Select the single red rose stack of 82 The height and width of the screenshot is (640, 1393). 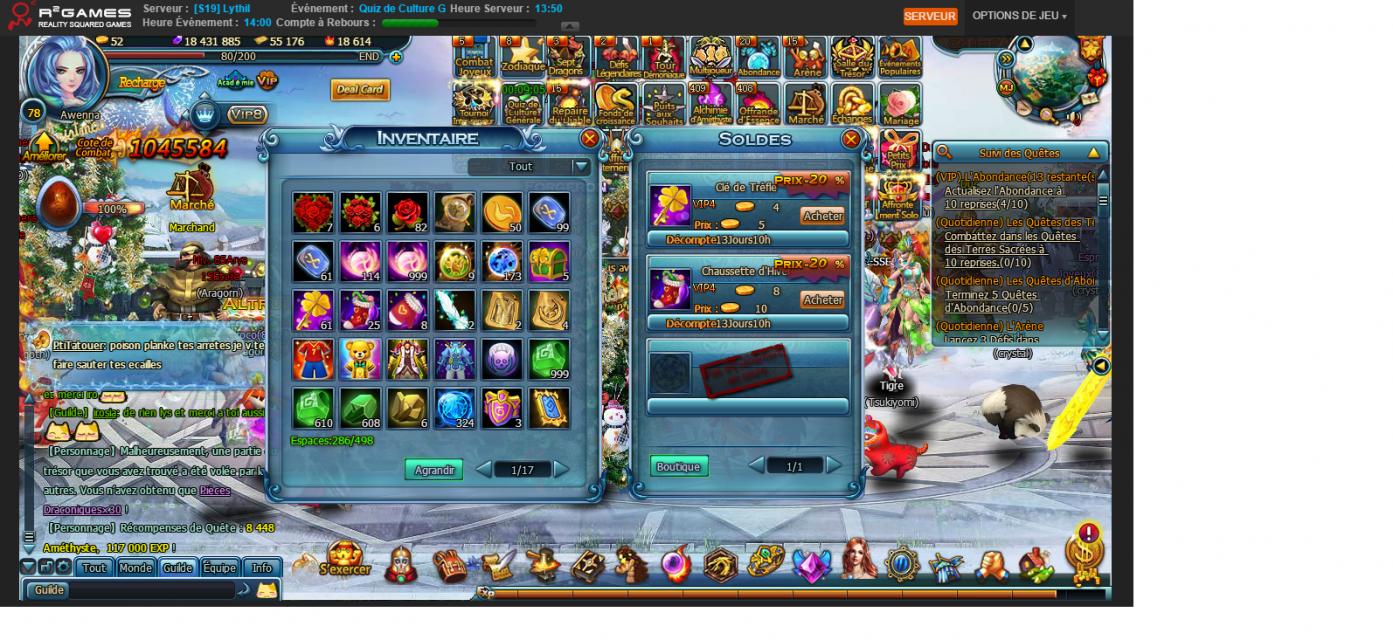pos(407,213)
